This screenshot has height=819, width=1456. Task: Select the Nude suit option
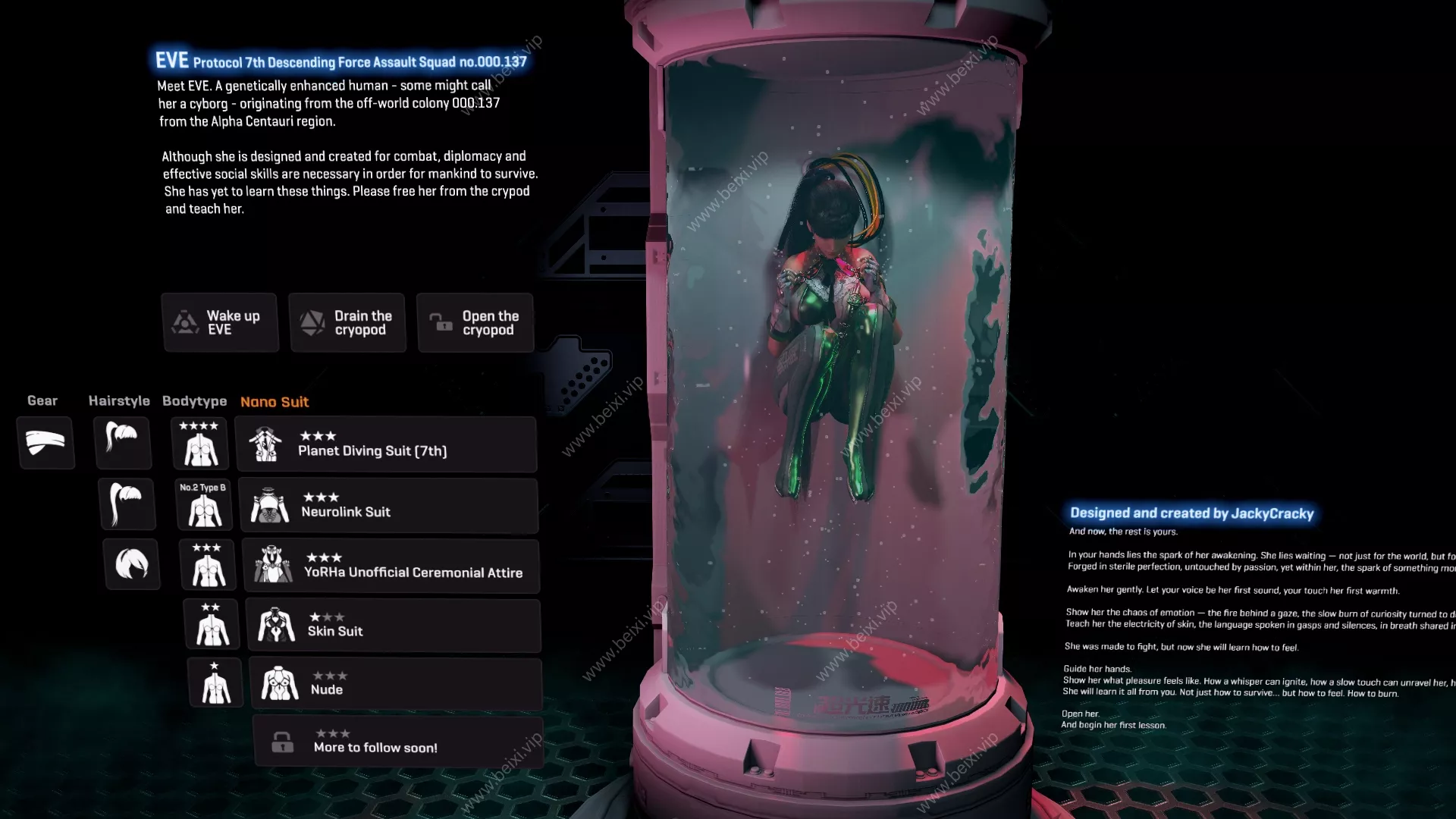(x=396, y=683)
